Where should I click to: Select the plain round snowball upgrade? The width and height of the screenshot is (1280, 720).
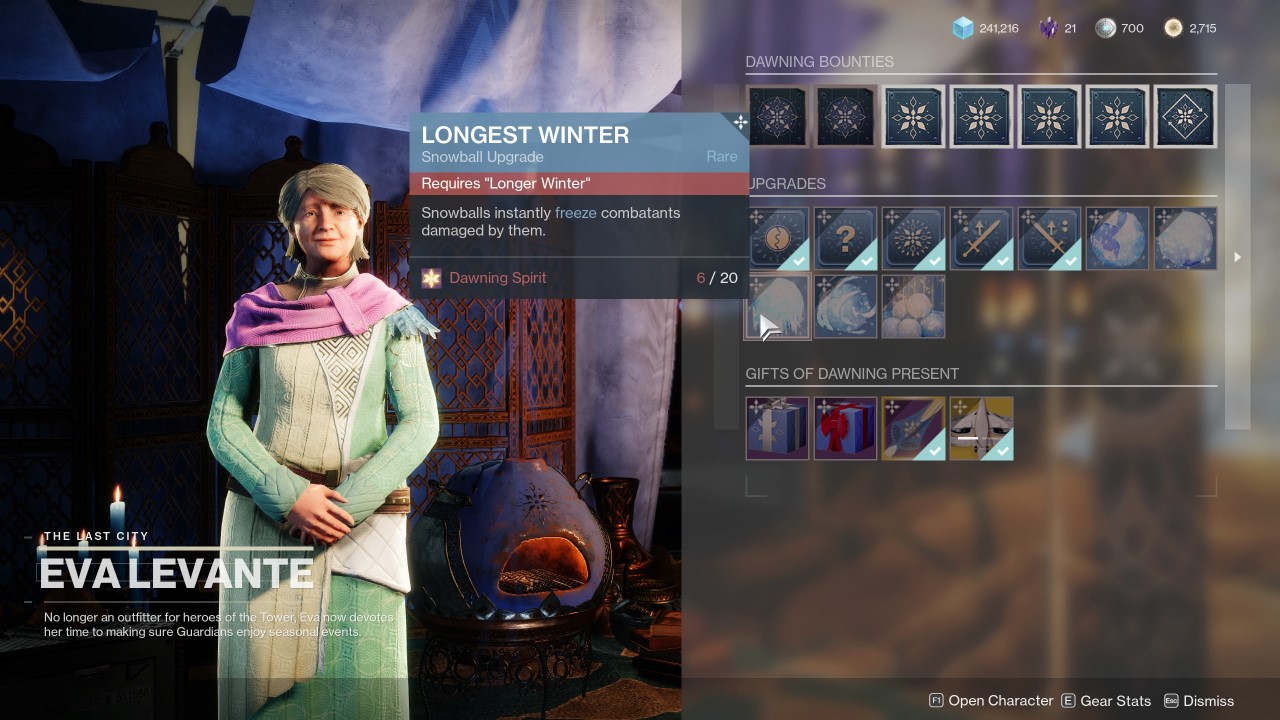(1185, 238)
